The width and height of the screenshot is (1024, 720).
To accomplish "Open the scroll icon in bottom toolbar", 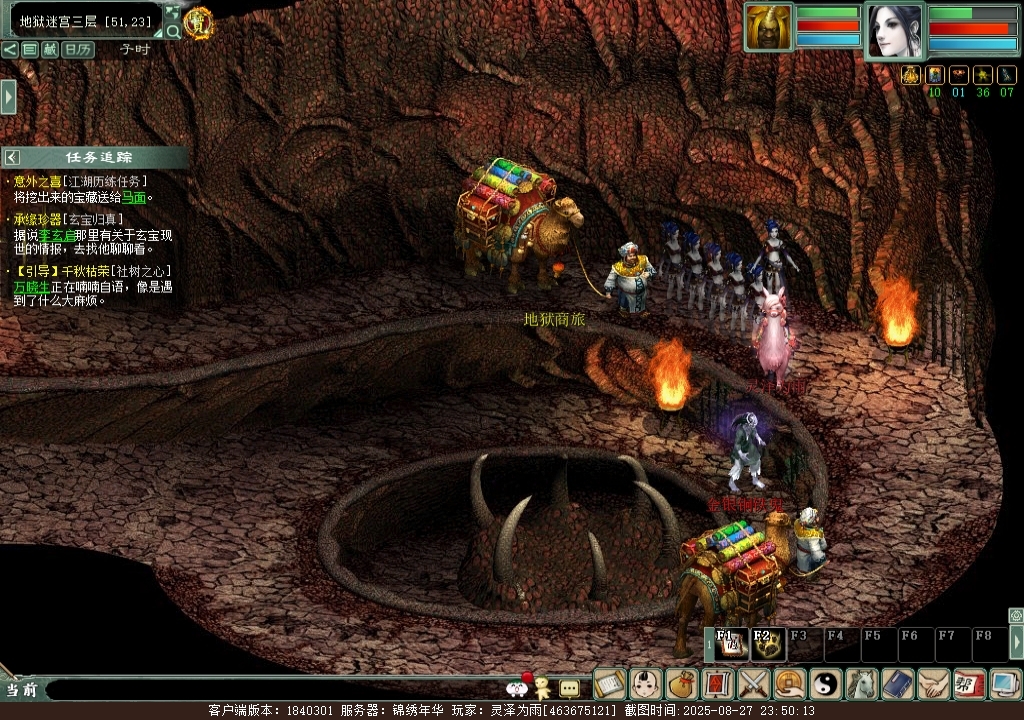I will [609, 684].
